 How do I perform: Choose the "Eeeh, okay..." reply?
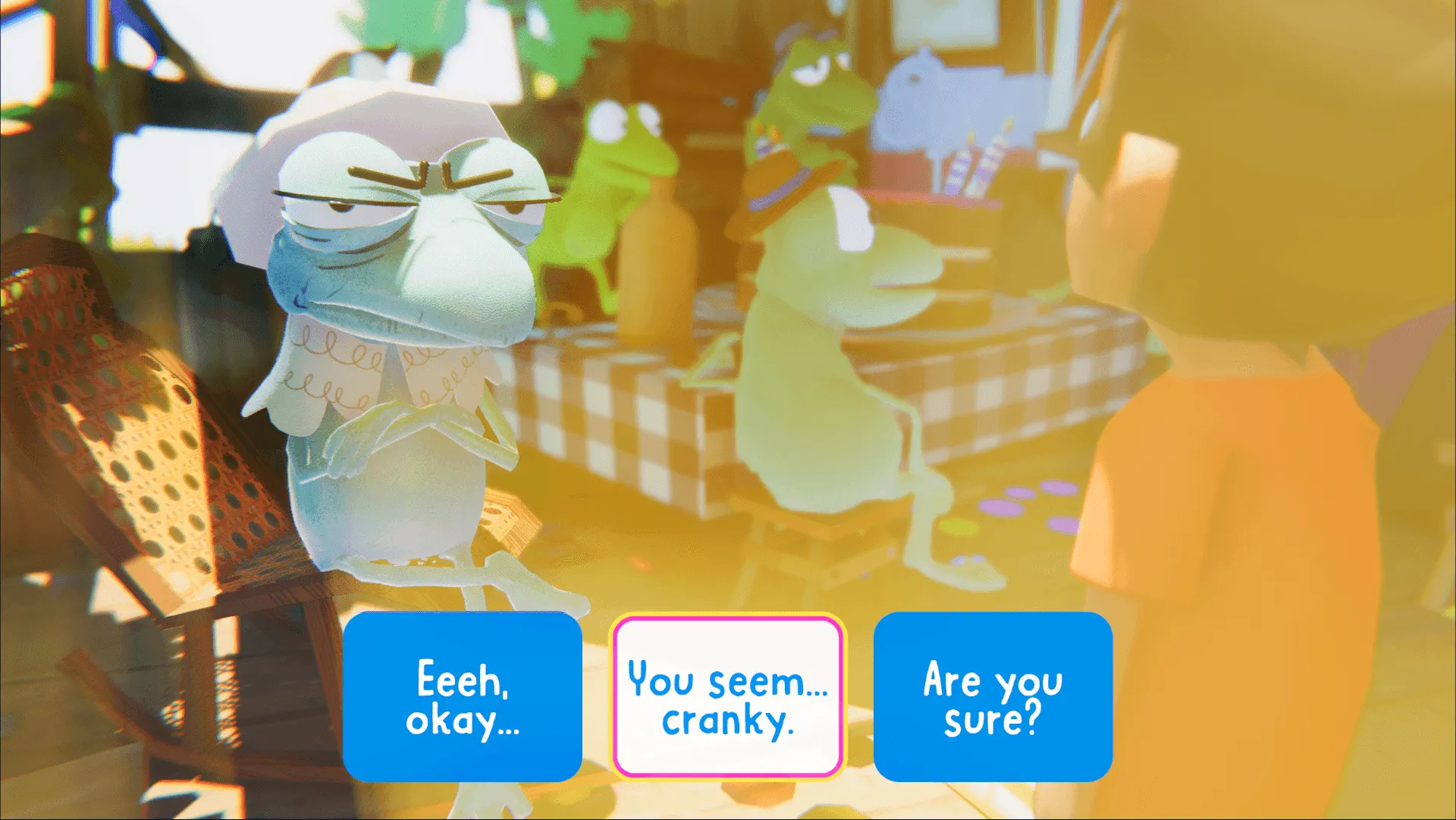(x=462, y=697)
